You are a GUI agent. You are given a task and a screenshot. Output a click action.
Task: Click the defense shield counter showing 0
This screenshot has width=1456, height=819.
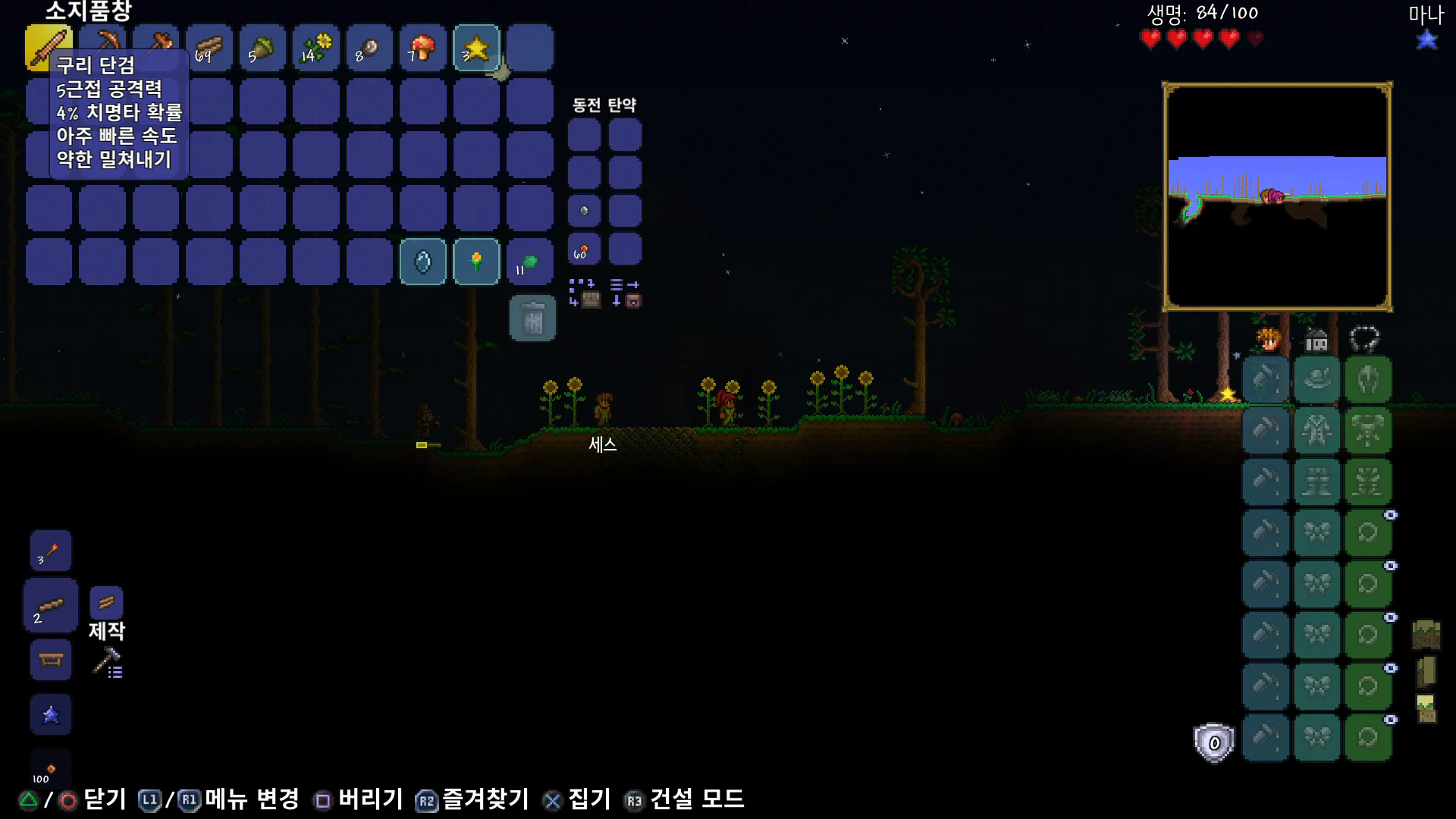point(1213,742)
